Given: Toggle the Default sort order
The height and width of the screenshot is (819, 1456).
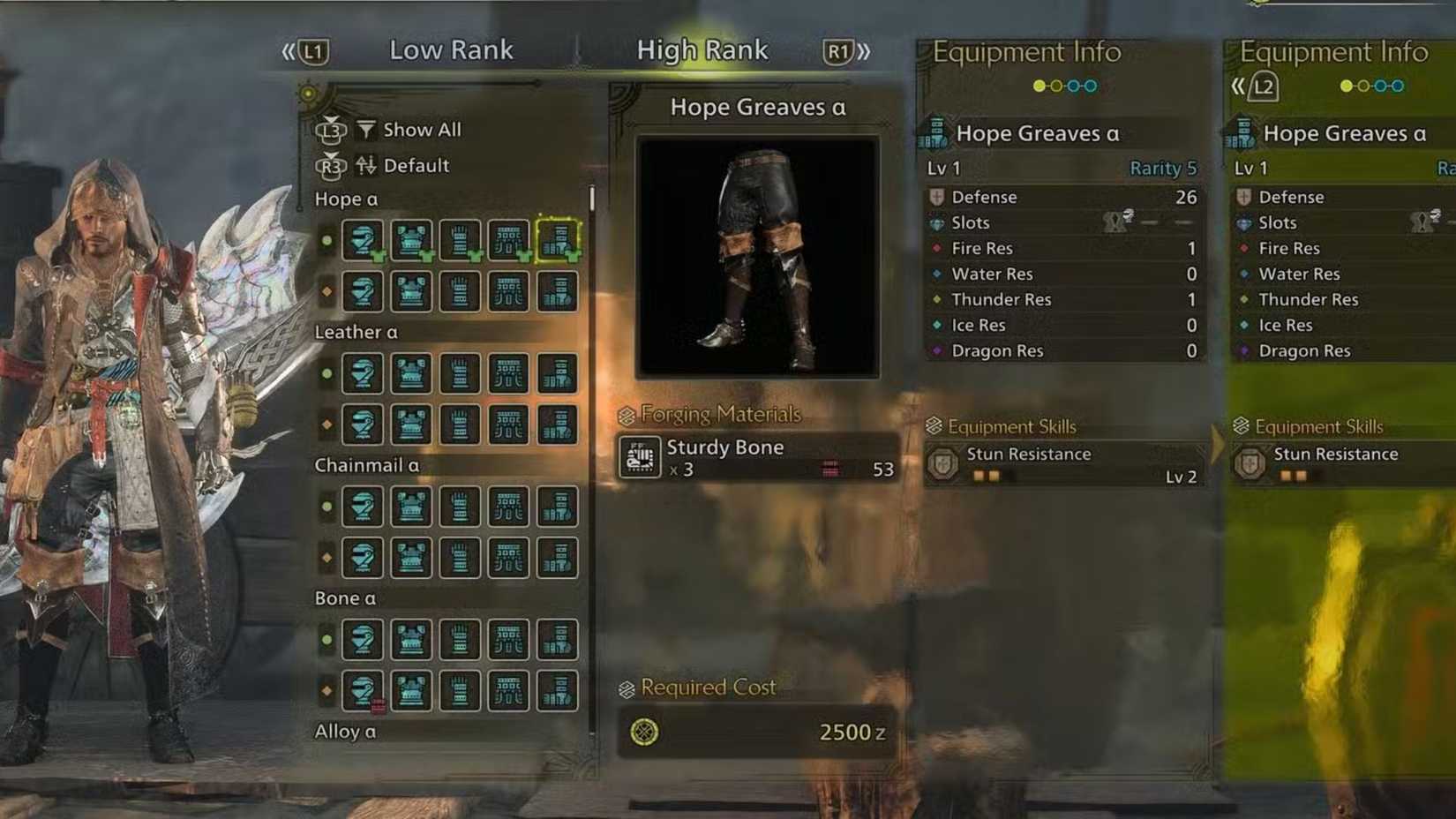Looking at the screenshot, I should pyautogui.click(x=416, y=166).
